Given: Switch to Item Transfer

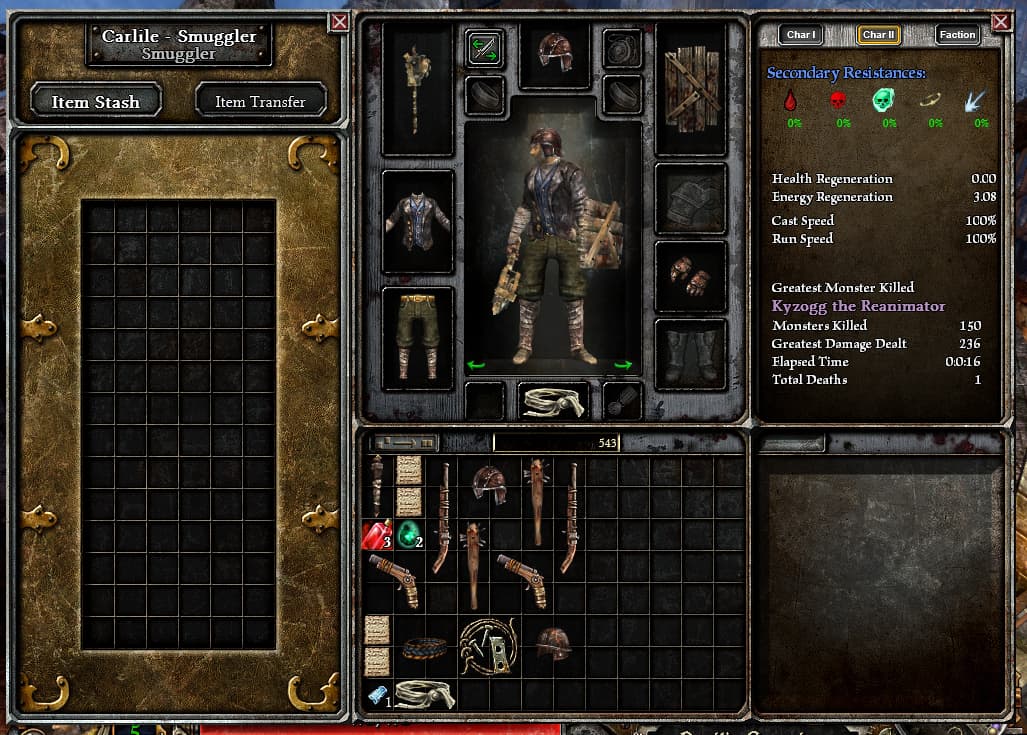Looking at the screenshot, I should click(259, 101).
